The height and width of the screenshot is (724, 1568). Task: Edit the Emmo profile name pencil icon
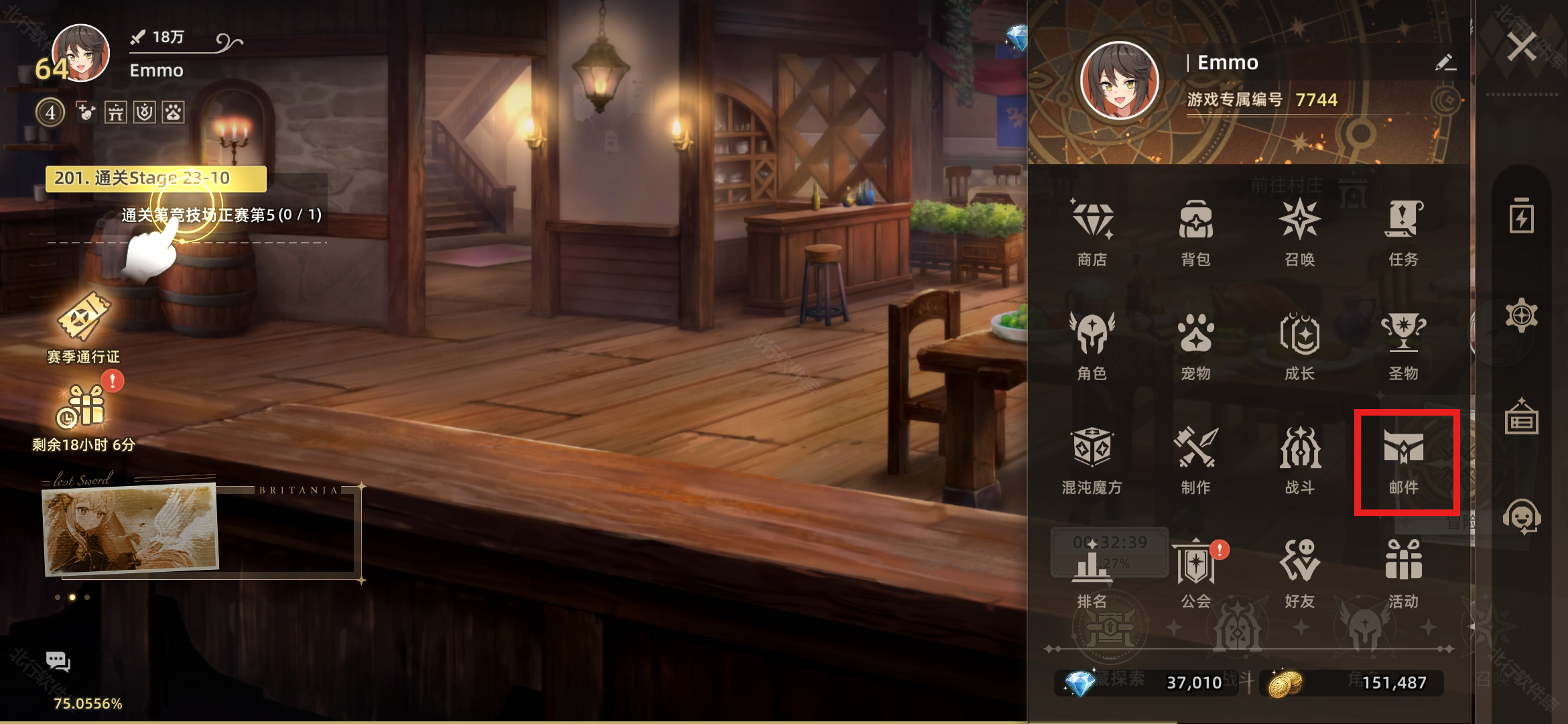[1445, 63]
